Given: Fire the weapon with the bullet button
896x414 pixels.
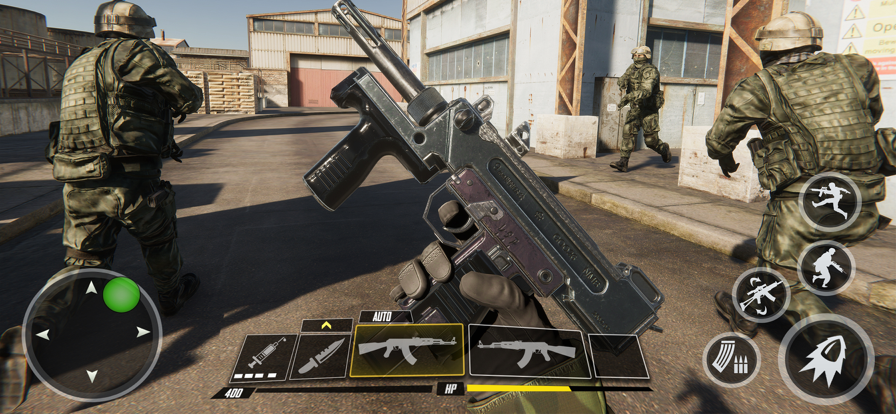Looking at the screenshot, I should pyautogui.click(x=826, y=359).
